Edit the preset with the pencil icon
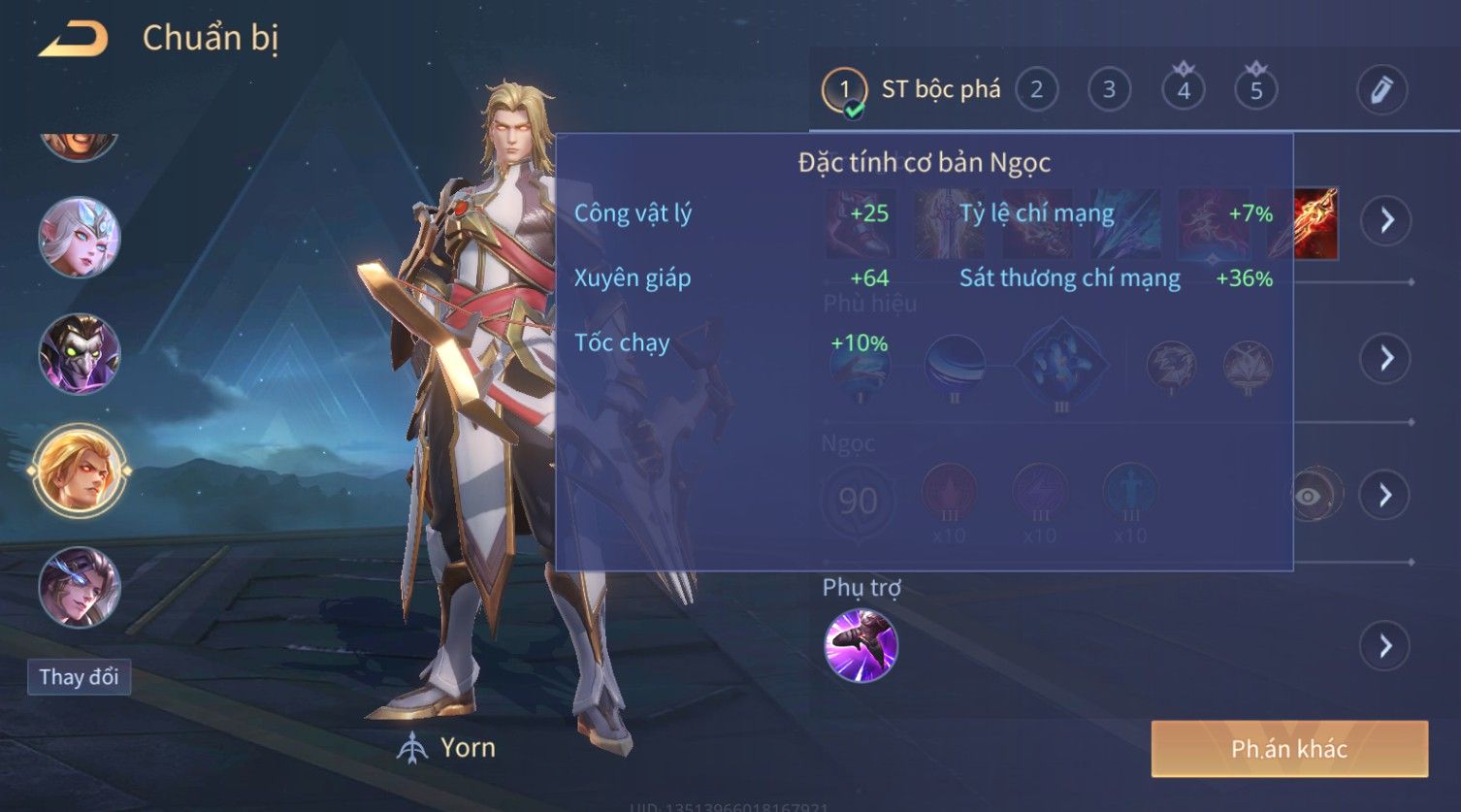This screenshot has height=812, width=1461. [1381, 90]
